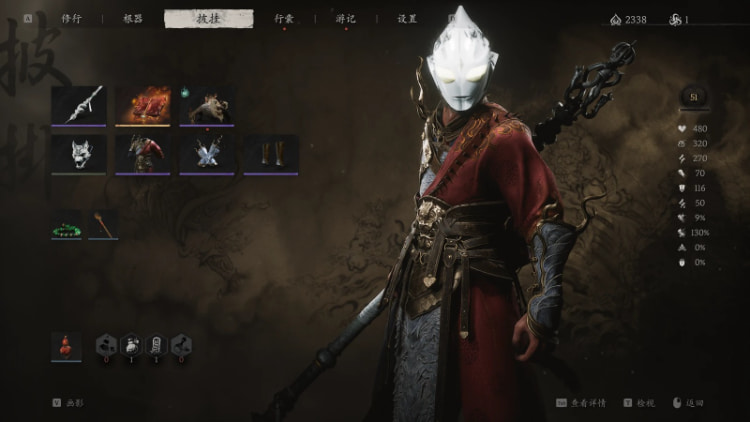The image size is (750, 422).
Task: Choose the wooden stick curio slot
Action: click(103, 225)
